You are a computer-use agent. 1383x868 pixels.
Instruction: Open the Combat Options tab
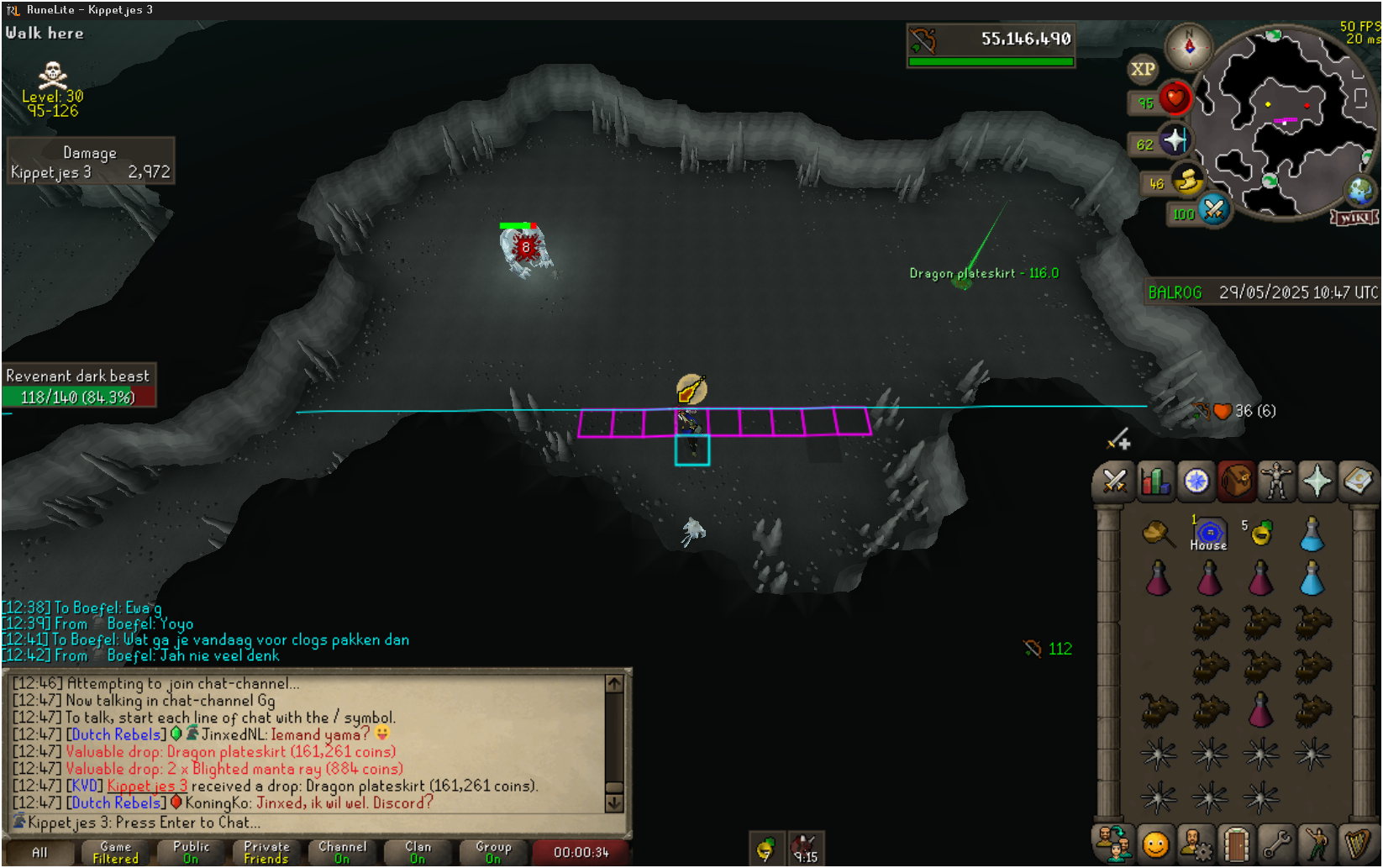tap(1114, 481)
